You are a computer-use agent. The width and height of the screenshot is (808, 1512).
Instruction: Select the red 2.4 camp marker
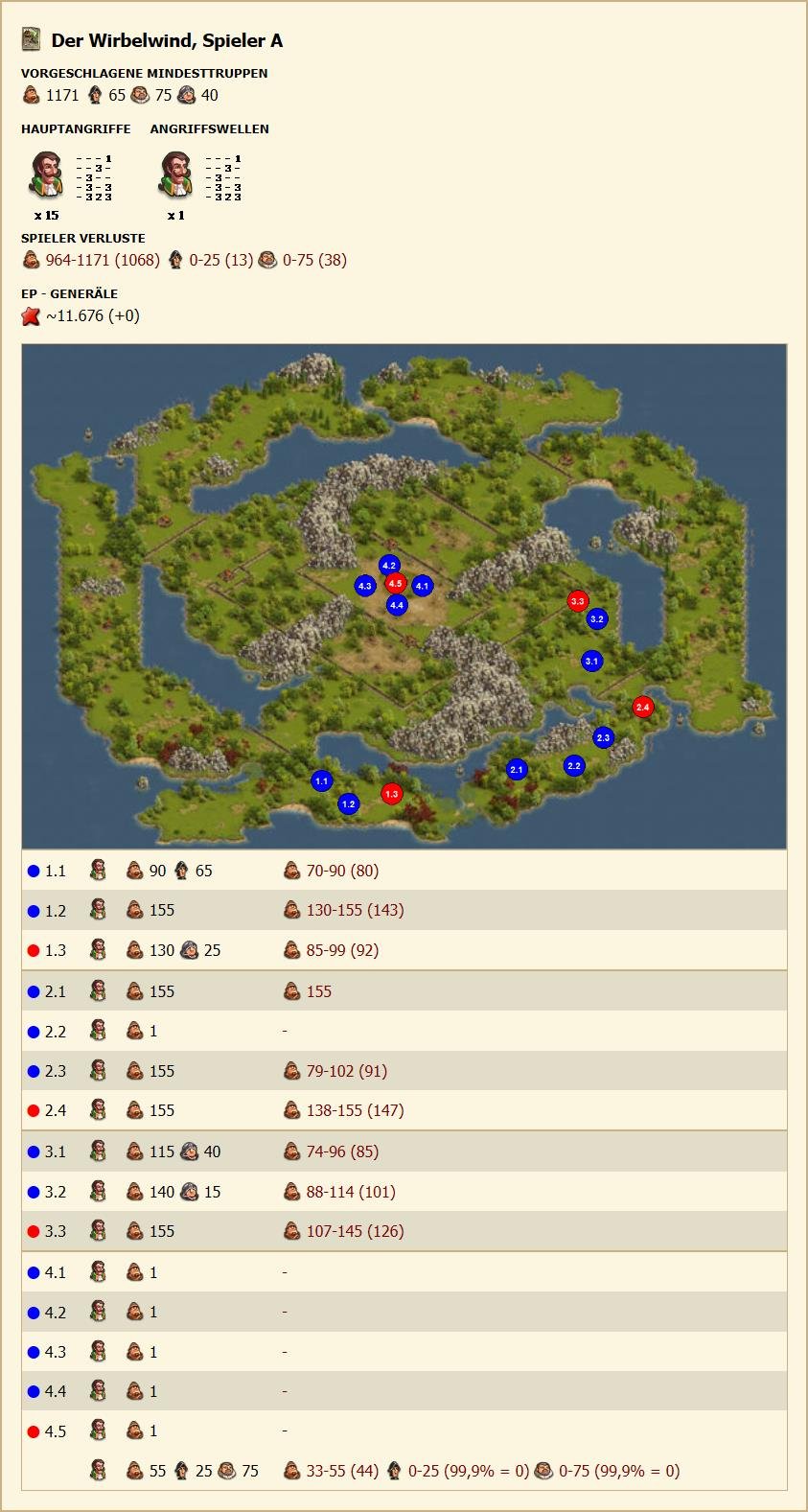(x=642, y=708)
